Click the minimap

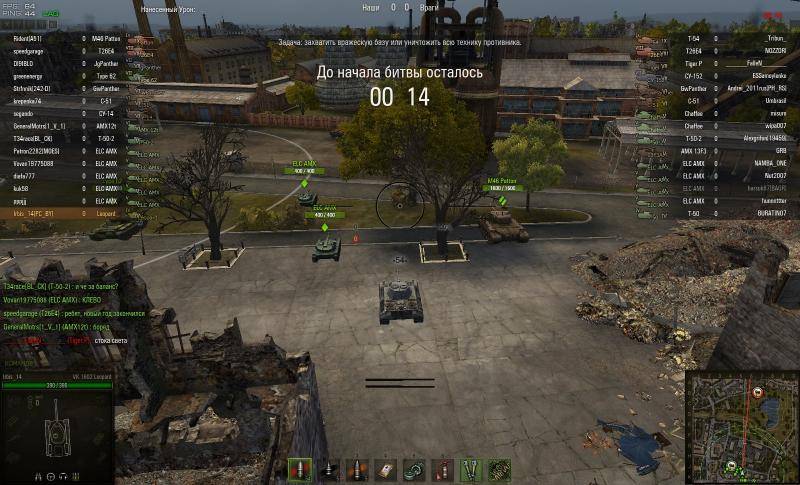[741, 426]
